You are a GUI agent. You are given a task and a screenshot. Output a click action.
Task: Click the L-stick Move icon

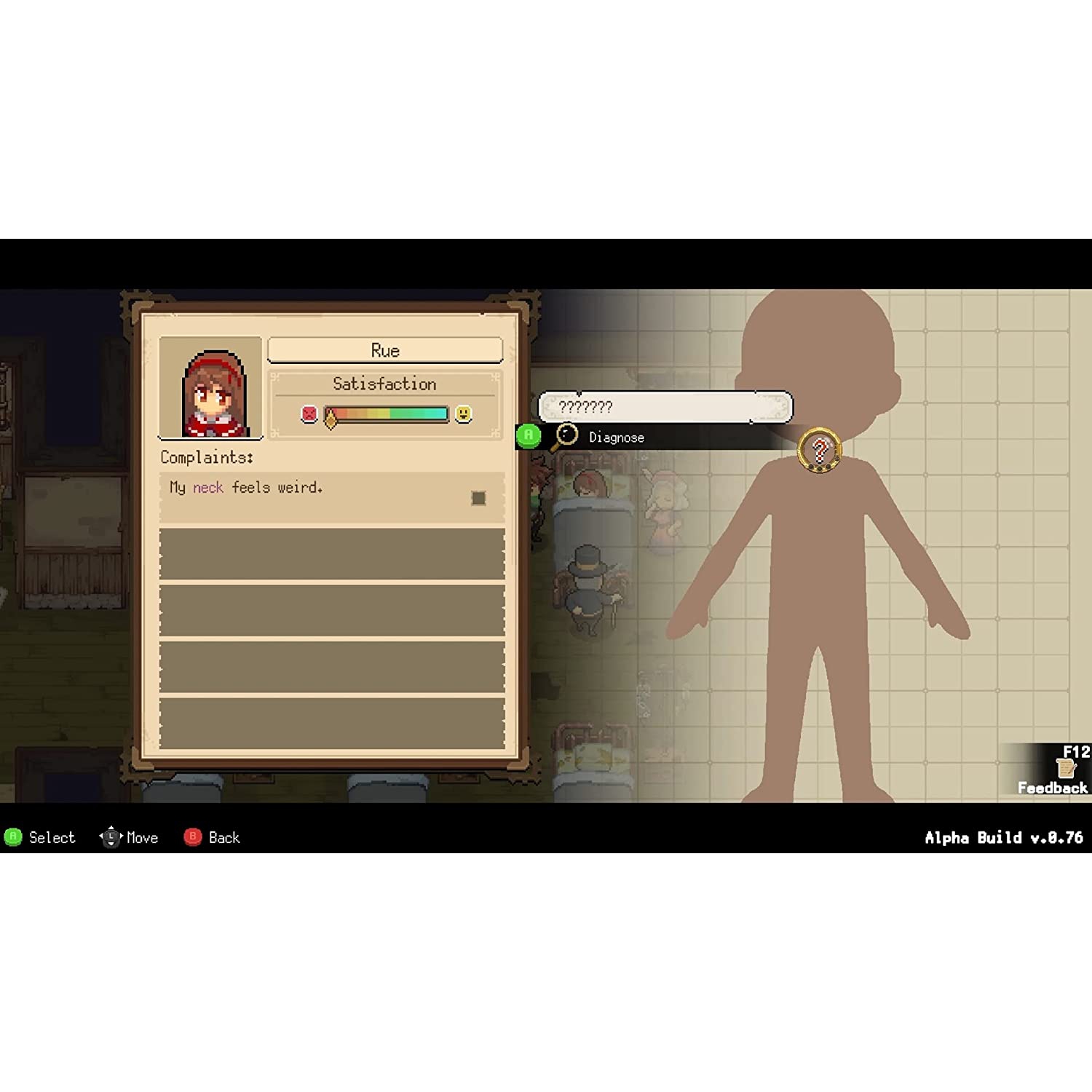coord(110,837)
